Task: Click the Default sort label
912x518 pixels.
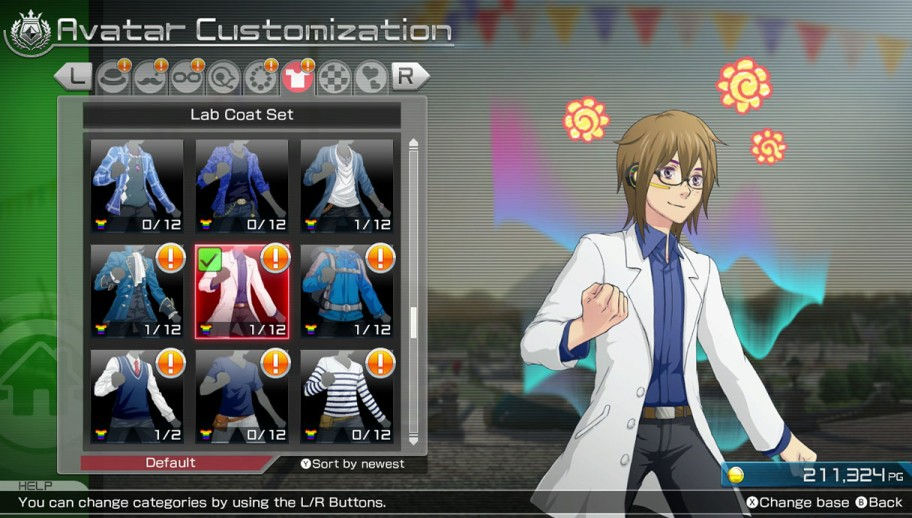Action: pyautogui.click(x=171, y=463)
